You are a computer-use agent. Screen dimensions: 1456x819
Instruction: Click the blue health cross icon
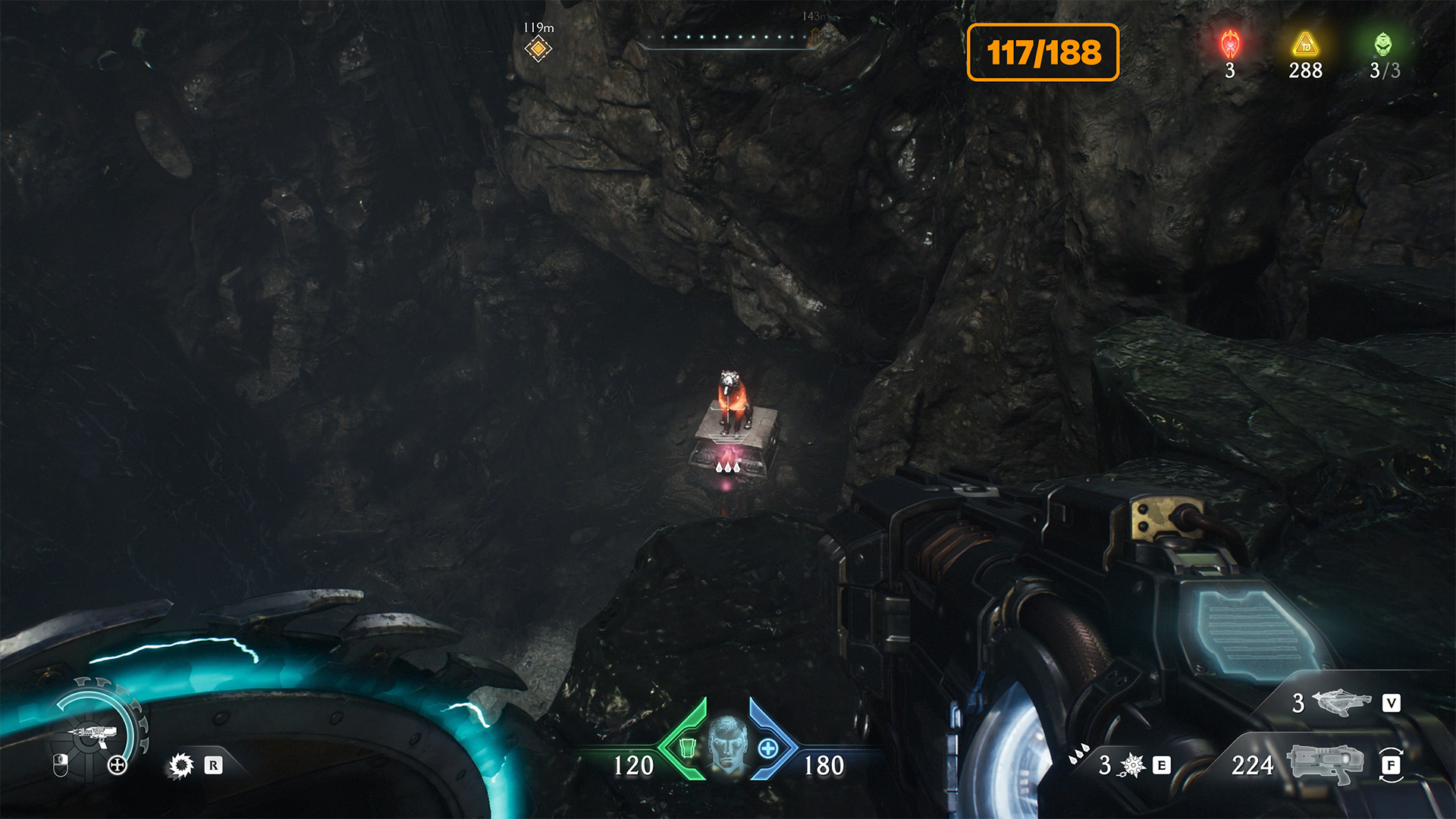[x=767, y=748]
